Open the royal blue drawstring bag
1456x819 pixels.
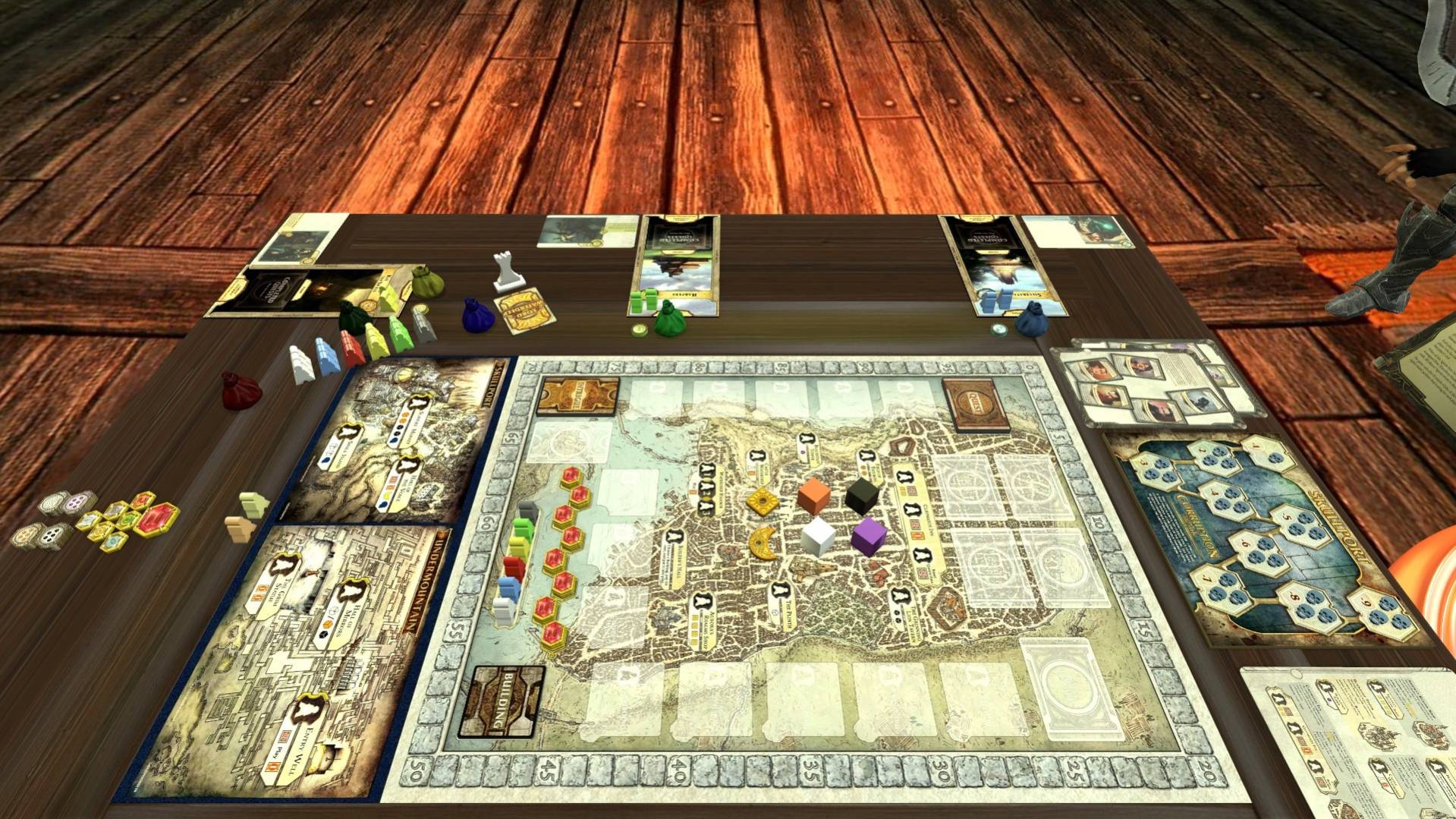point(478,314)
